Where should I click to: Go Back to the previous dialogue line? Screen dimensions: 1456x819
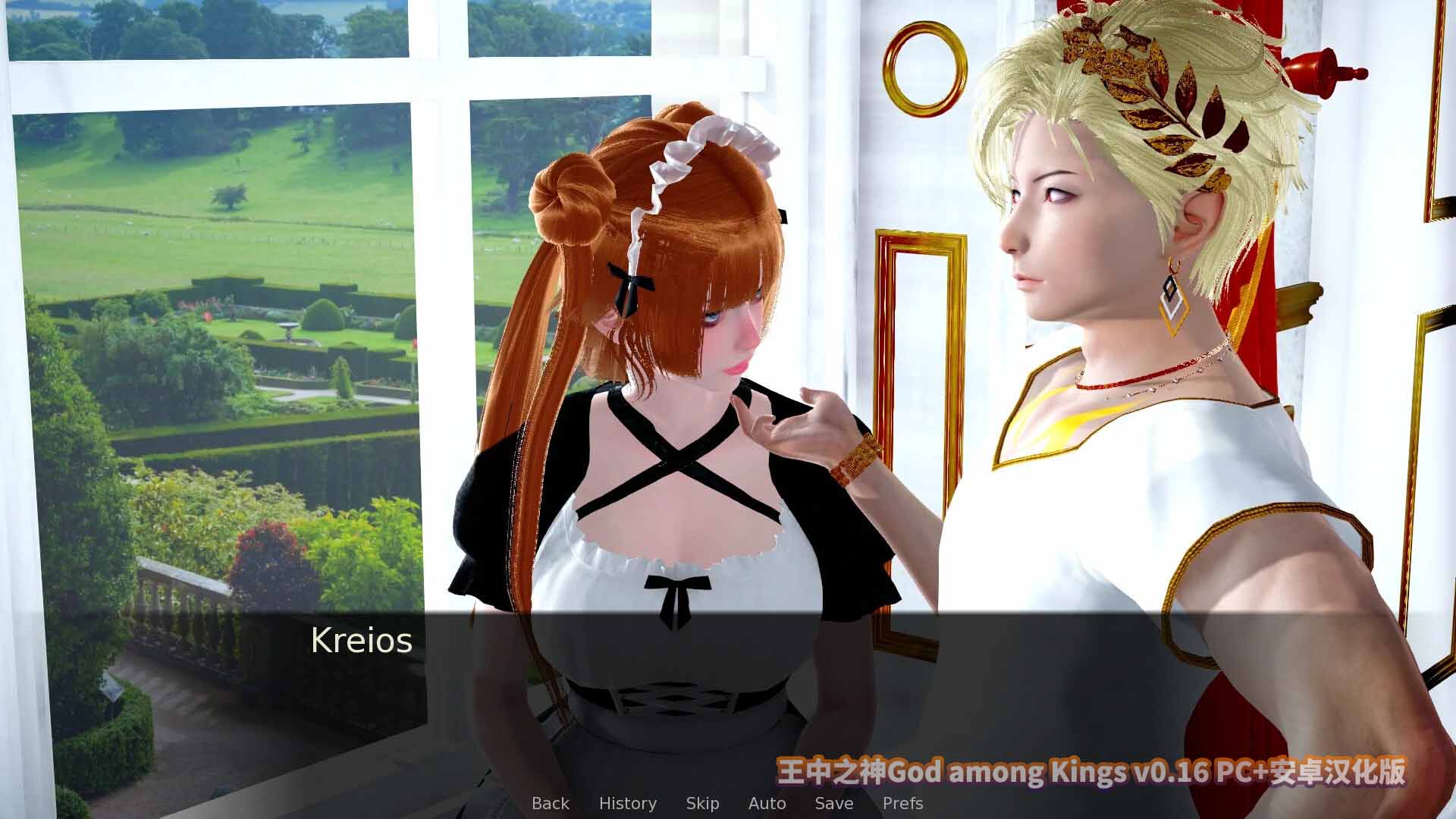[x=550, y=803]
